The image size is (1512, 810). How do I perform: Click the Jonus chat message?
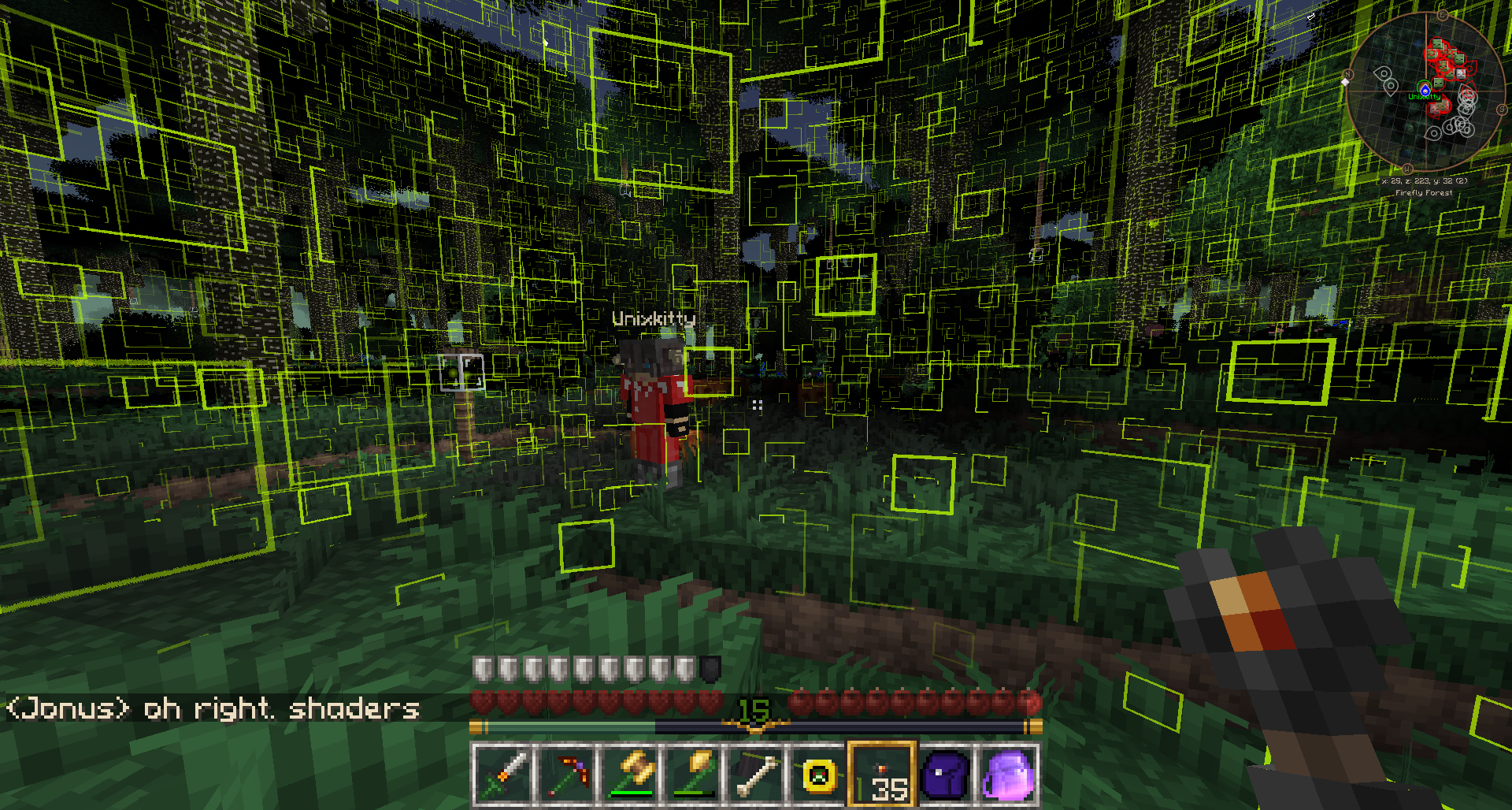click(x=213, y=708)
